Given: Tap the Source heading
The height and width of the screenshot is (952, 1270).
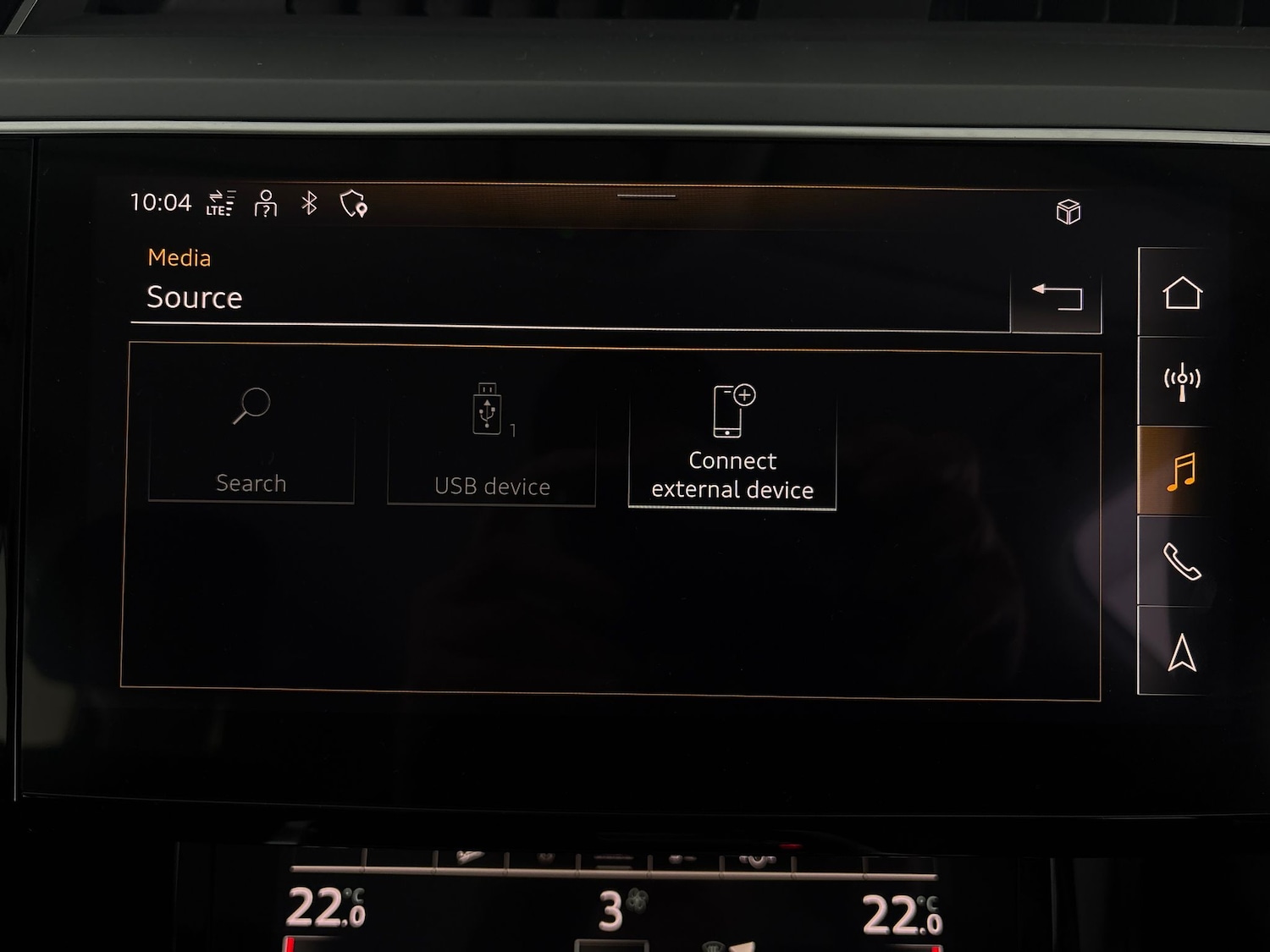Looking at the screenshot, I should tap(195, 297).
